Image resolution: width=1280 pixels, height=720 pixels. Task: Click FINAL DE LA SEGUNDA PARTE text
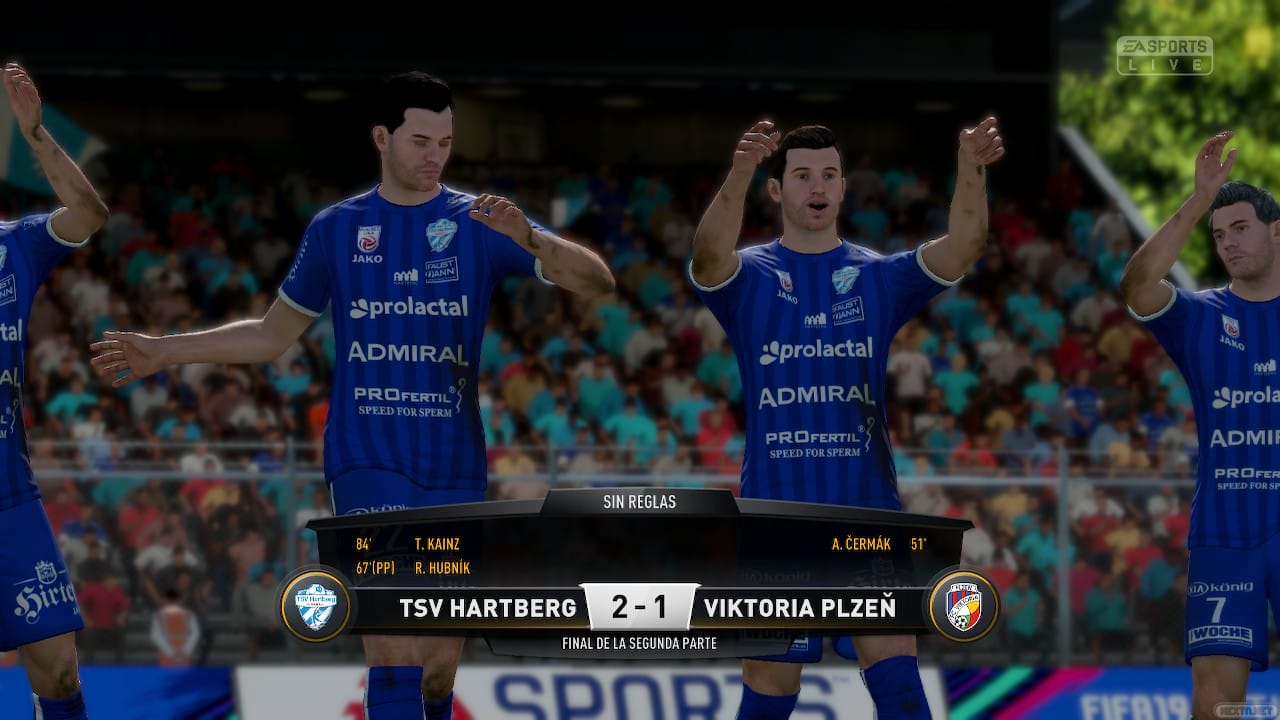click(x=640, y=643)
